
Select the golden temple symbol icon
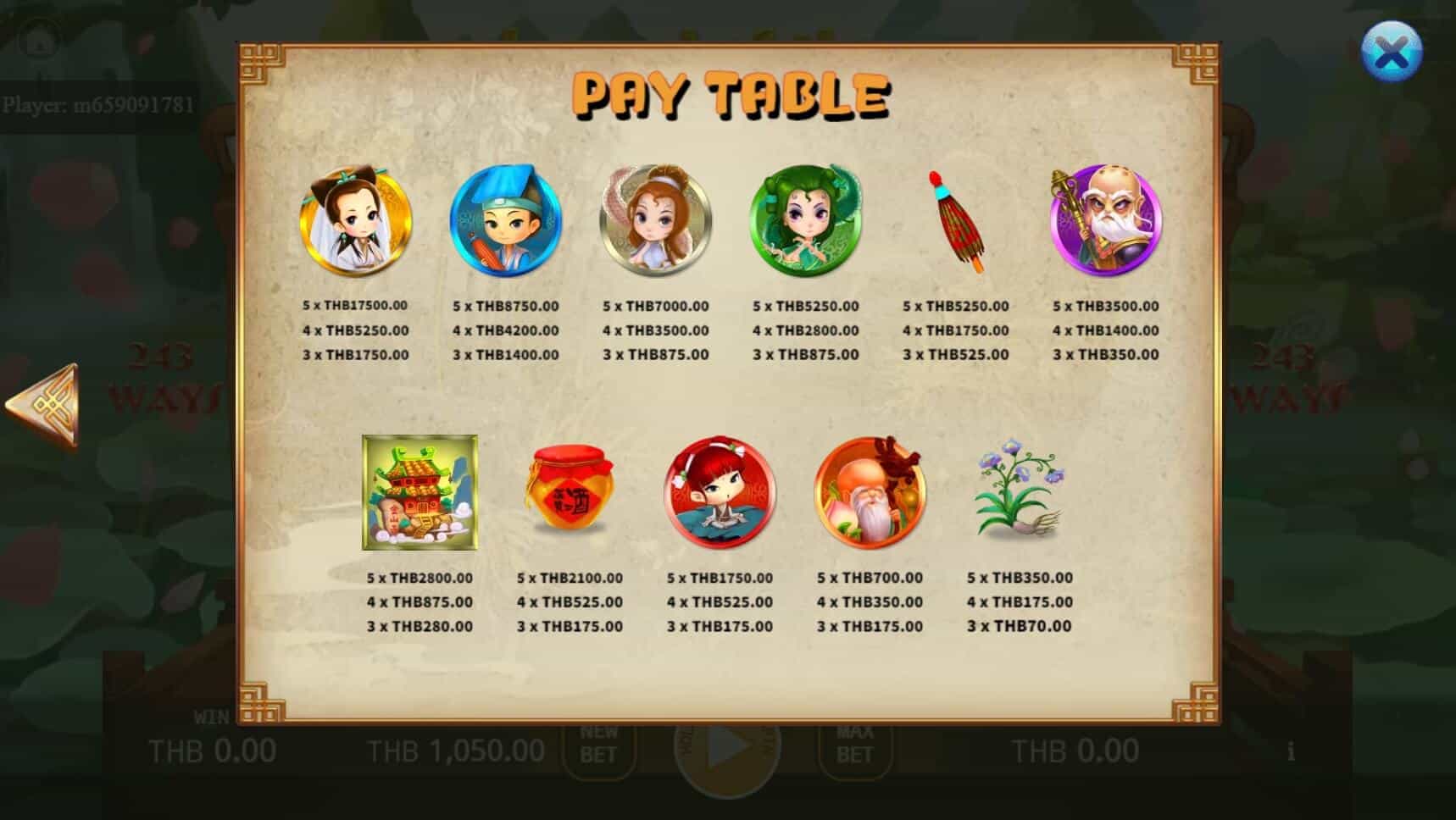421,491
